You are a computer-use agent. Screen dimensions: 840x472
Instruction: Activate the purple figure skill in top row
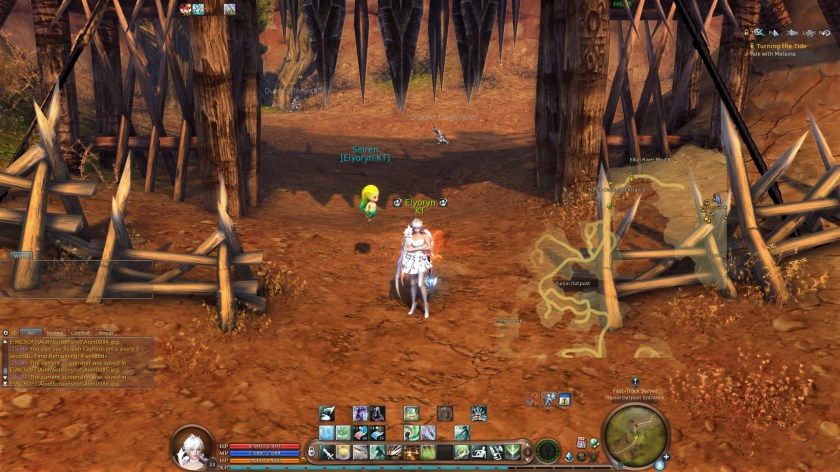pyautogui.click(x=359, y=413)
